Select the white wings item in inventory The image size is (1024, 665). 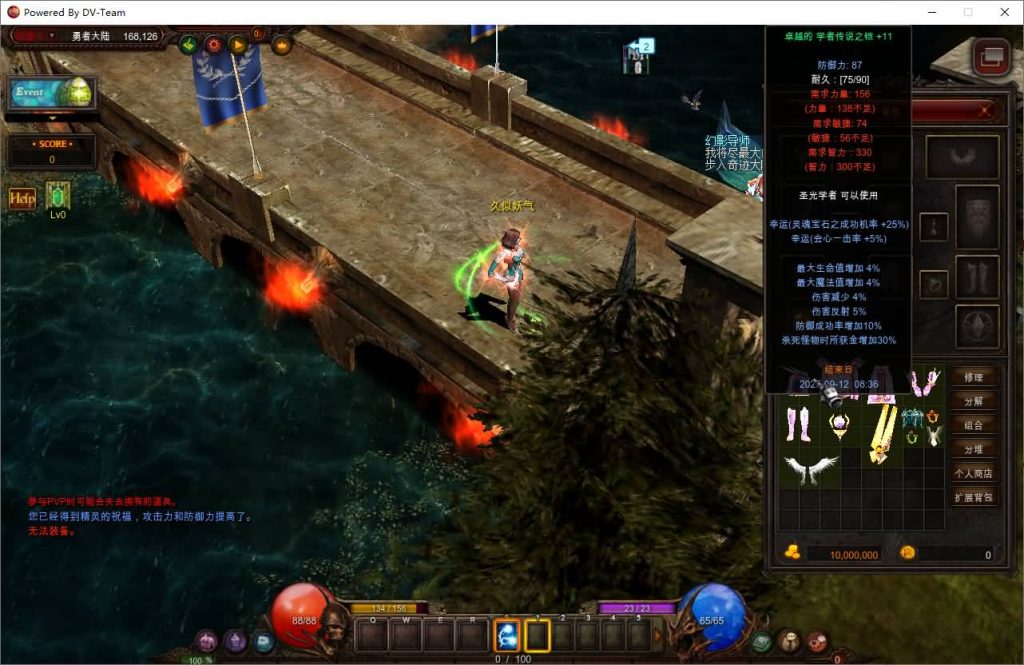pos(811,469)
